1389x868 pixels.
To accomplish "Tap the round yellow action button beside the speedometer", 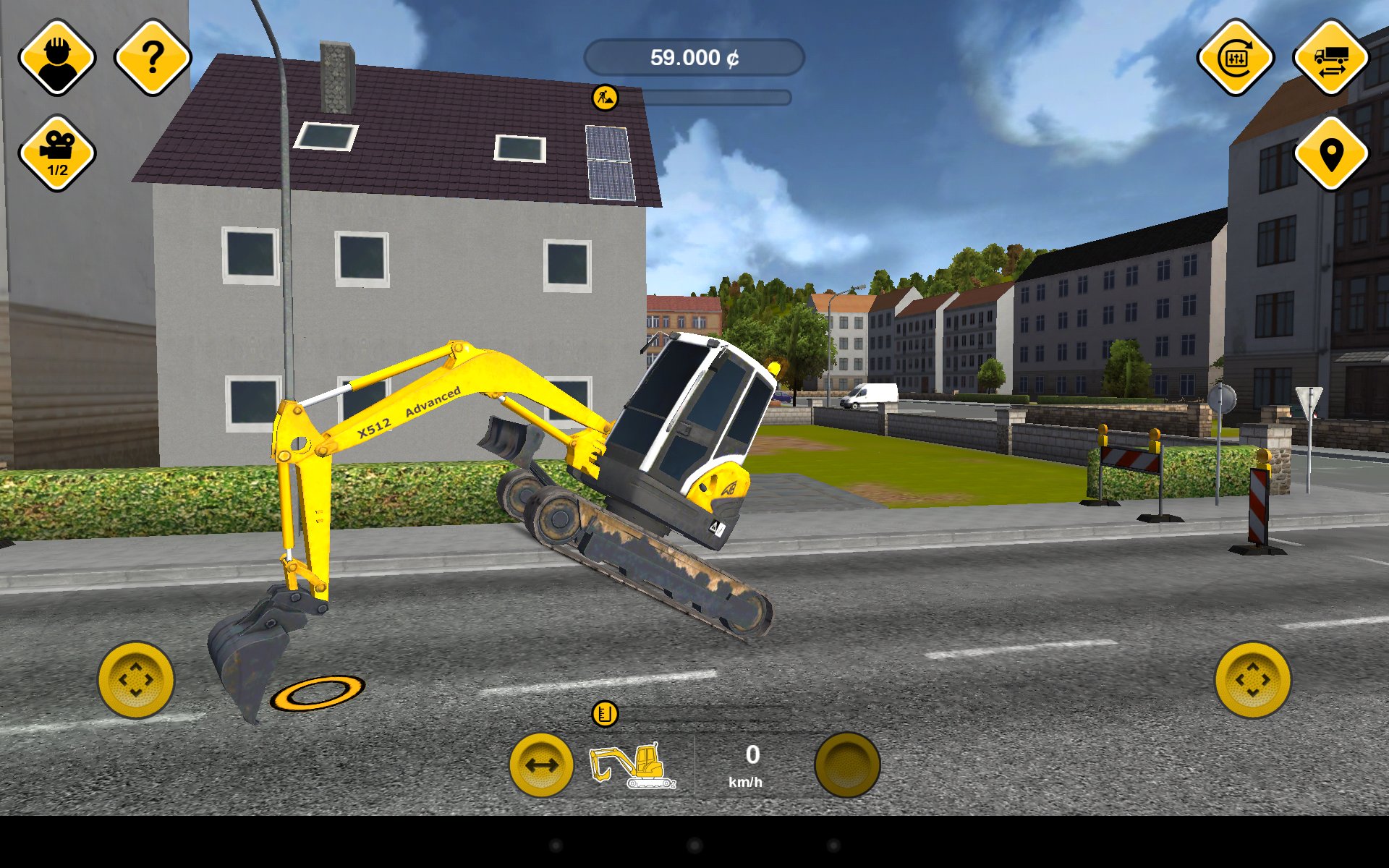I will coord(847,765).
